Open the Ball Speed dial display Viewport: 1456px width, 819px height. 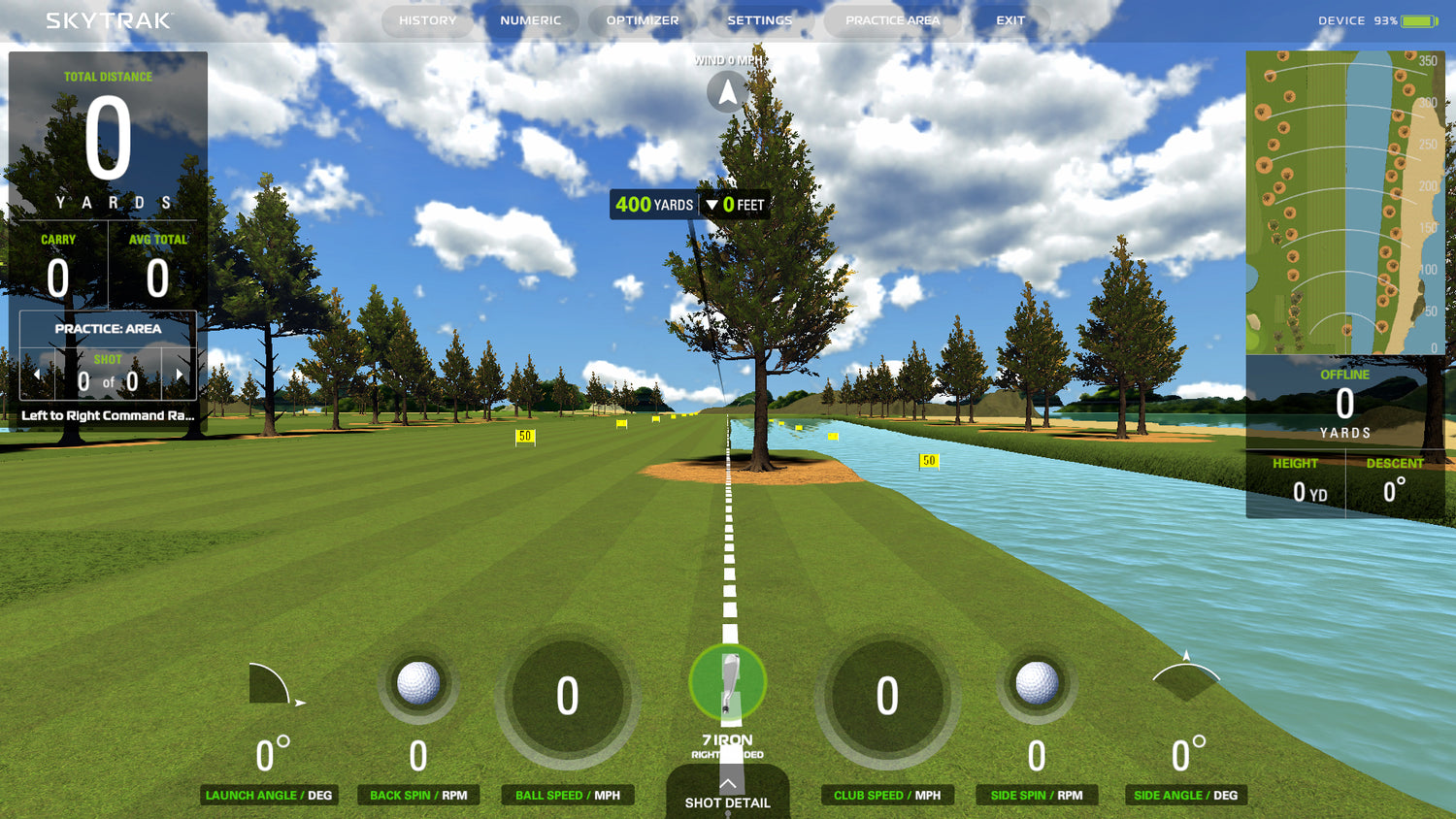tap(567, 695)
